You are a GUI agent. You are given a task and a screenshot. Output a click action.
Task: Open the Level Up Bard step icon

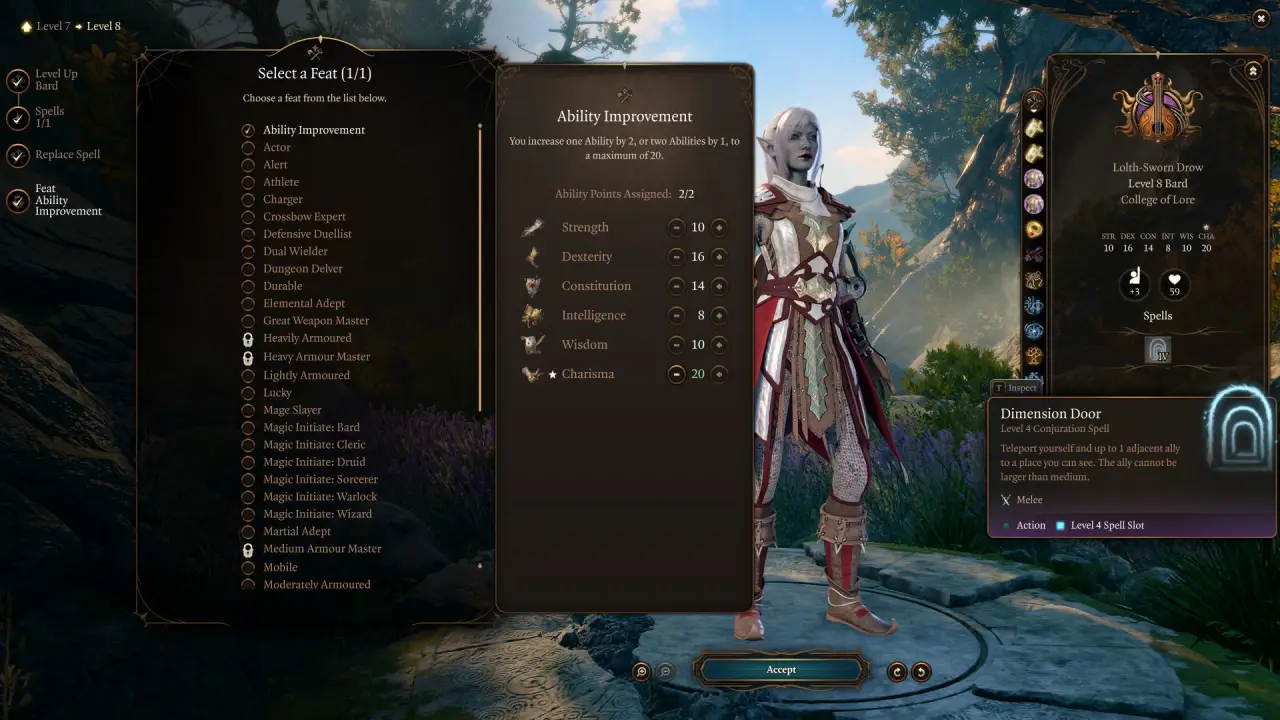[x=18, y=80]
